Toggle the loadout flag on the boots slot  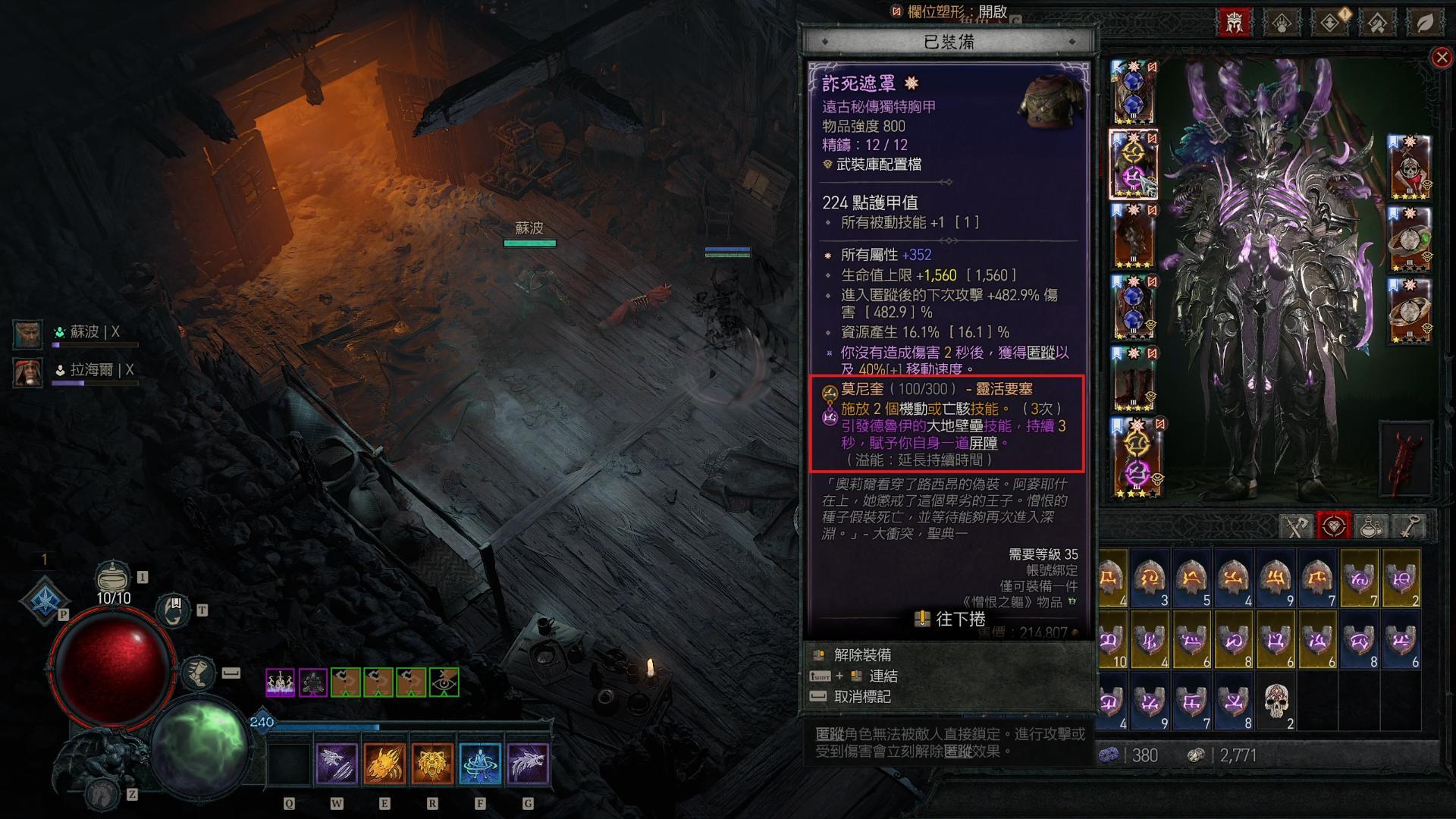1117,353
